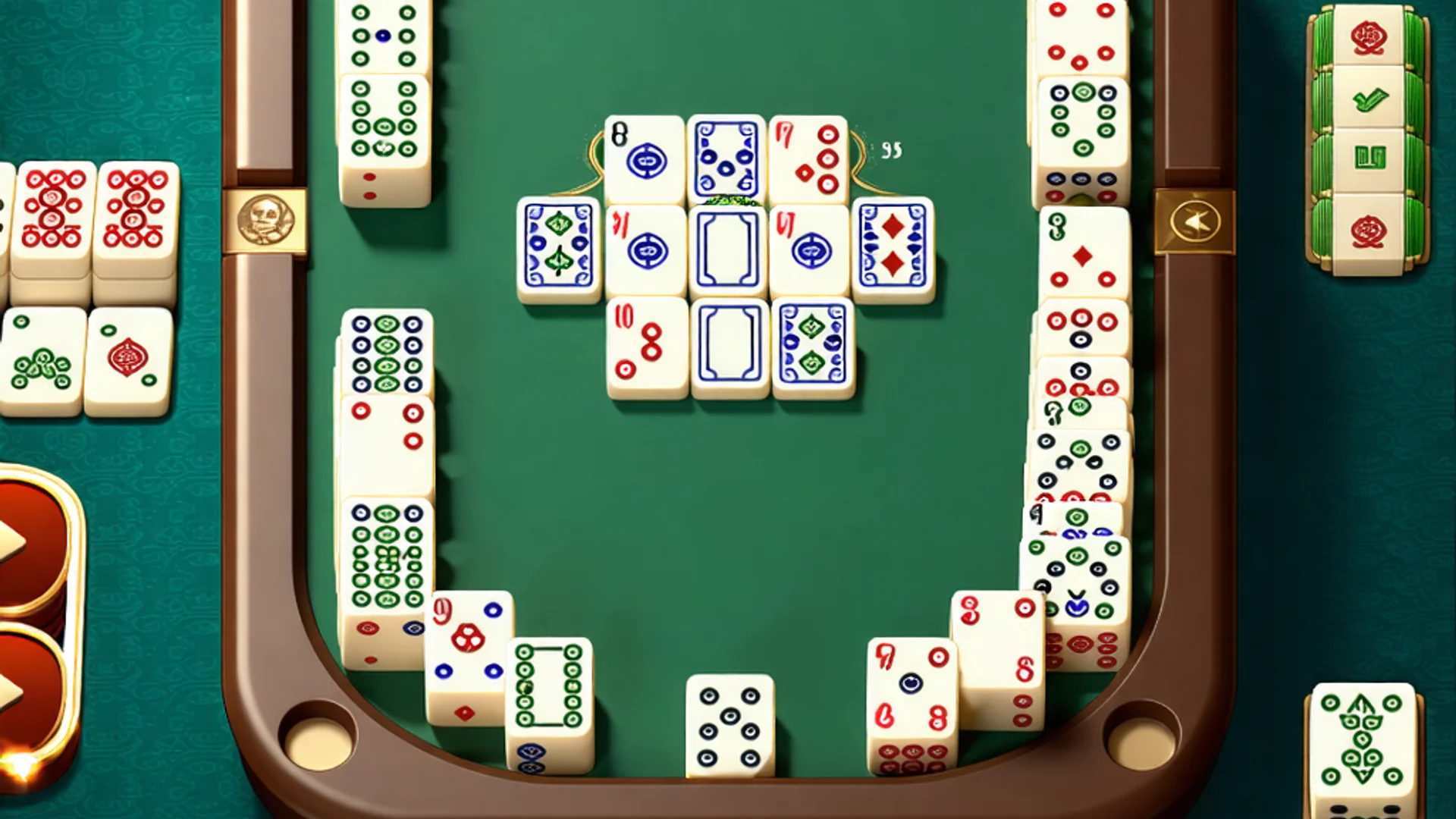Viewport: 1456px width, 819px height.
Task: Open the center blank blue-framed tile
Action: pyautogui.click(x=728, y=246)
